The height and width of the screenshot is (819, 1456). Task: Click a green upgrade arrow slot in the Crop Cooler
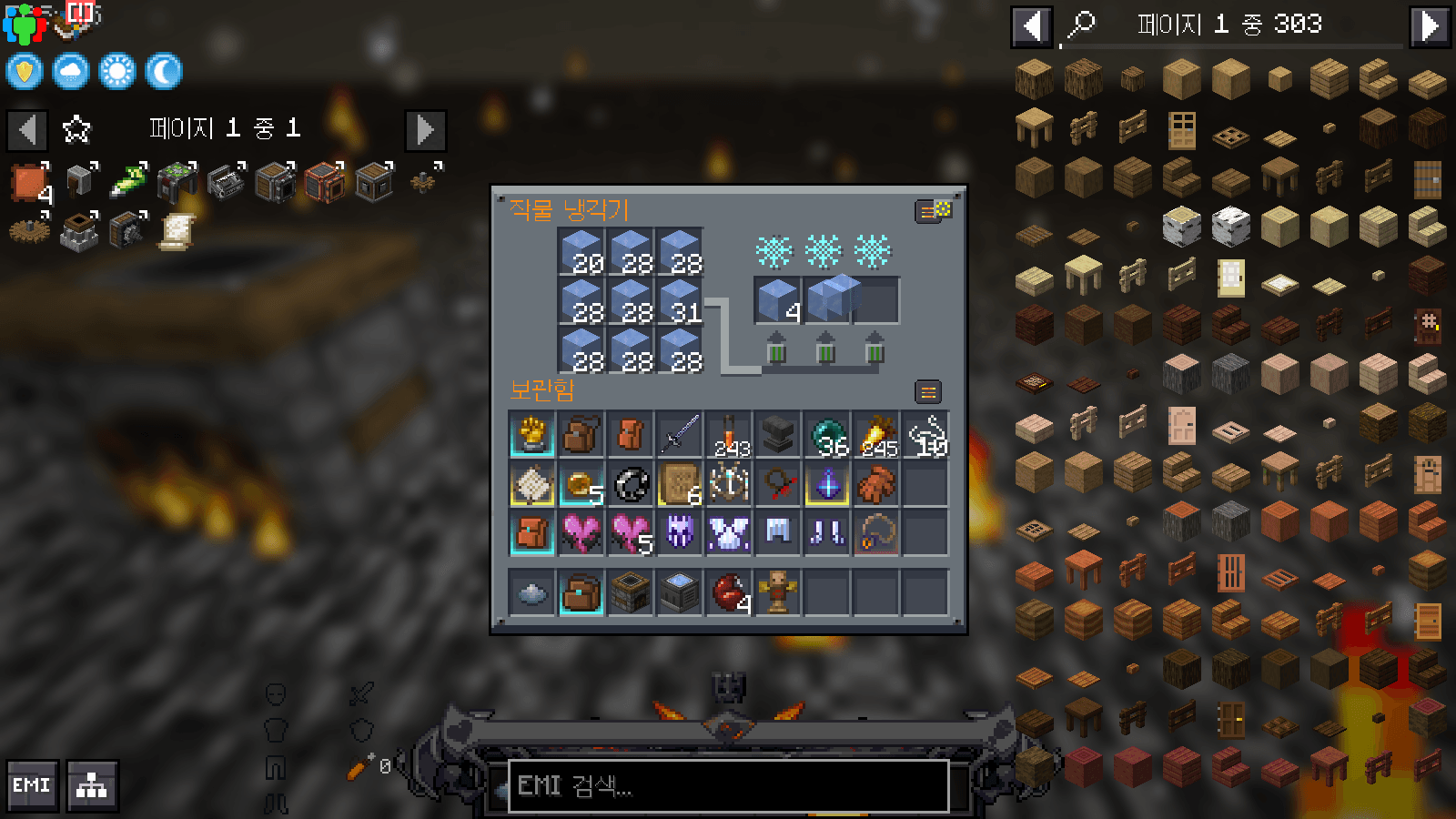[775, 355]
